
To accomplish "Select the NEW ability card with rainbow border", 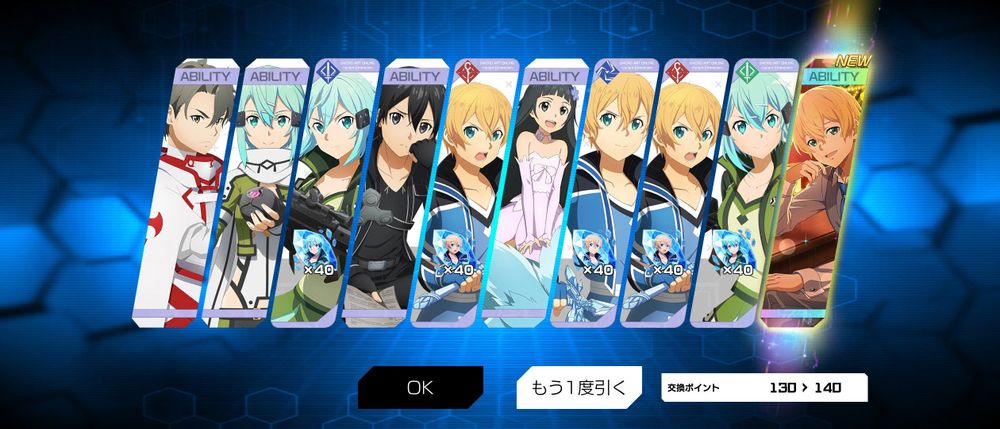I will pyautogui.click(x=814, y=190).
